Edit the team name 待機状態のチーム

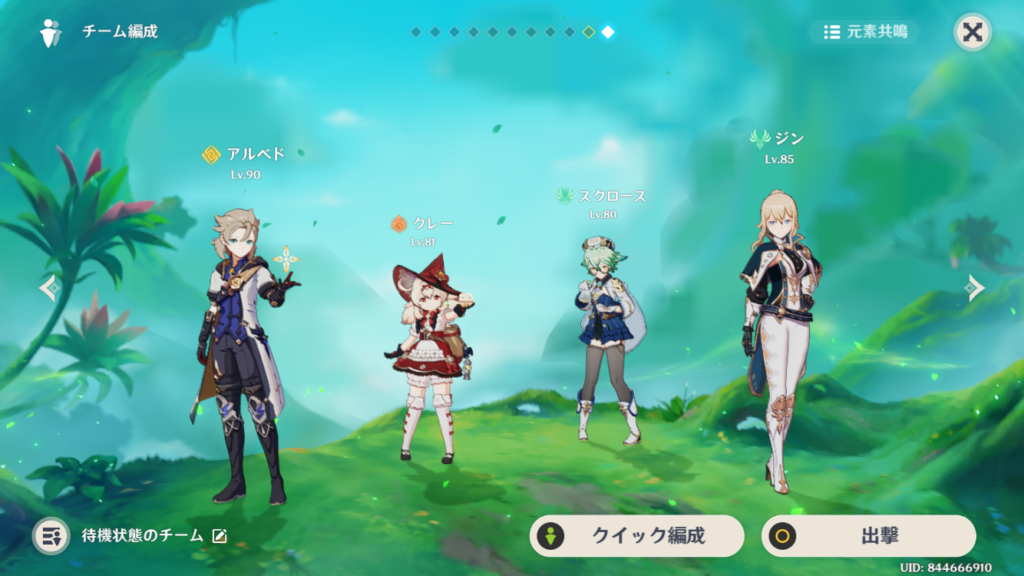(x=219, y=536)
